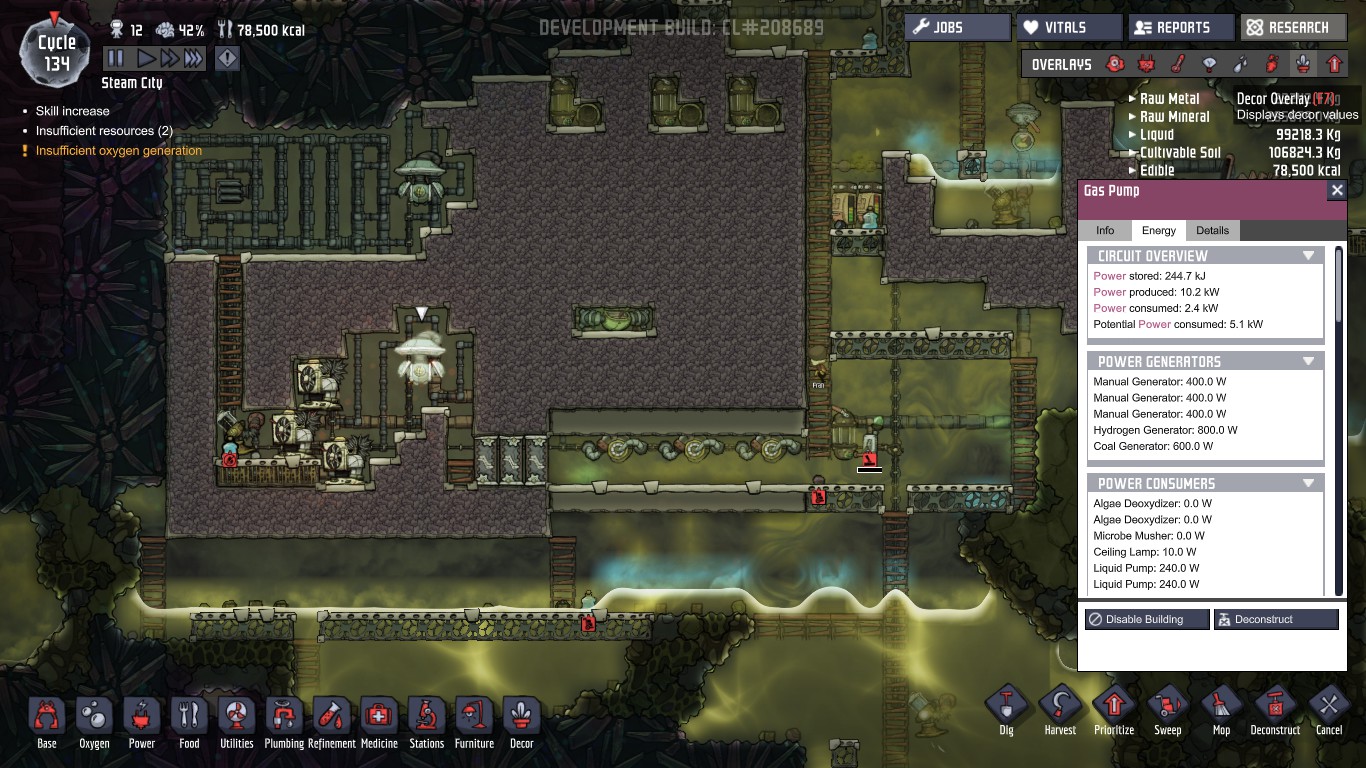The height and width of the screenshot is (768, 1366).
Task: Select the Mop tool
Action: click(x=1221, y=710)
